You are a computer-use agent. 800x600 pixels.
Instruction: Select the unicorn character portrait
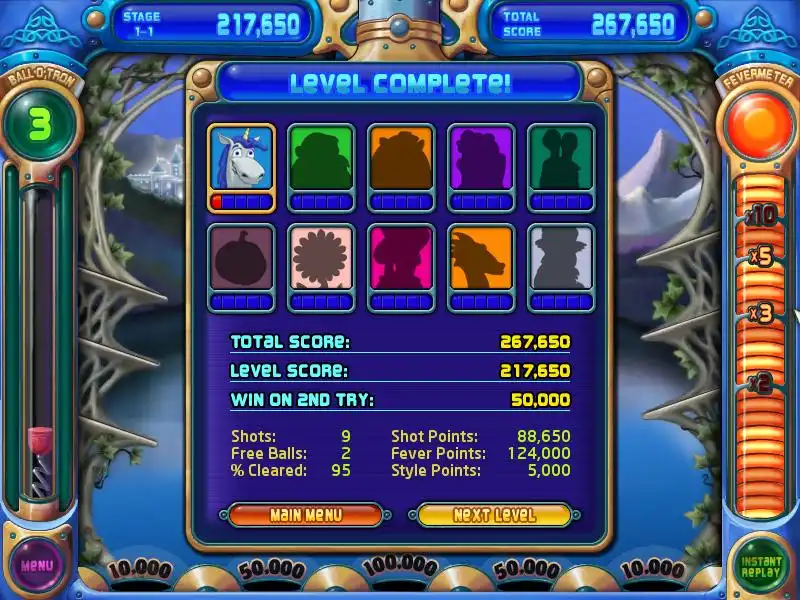click(241, 159)
